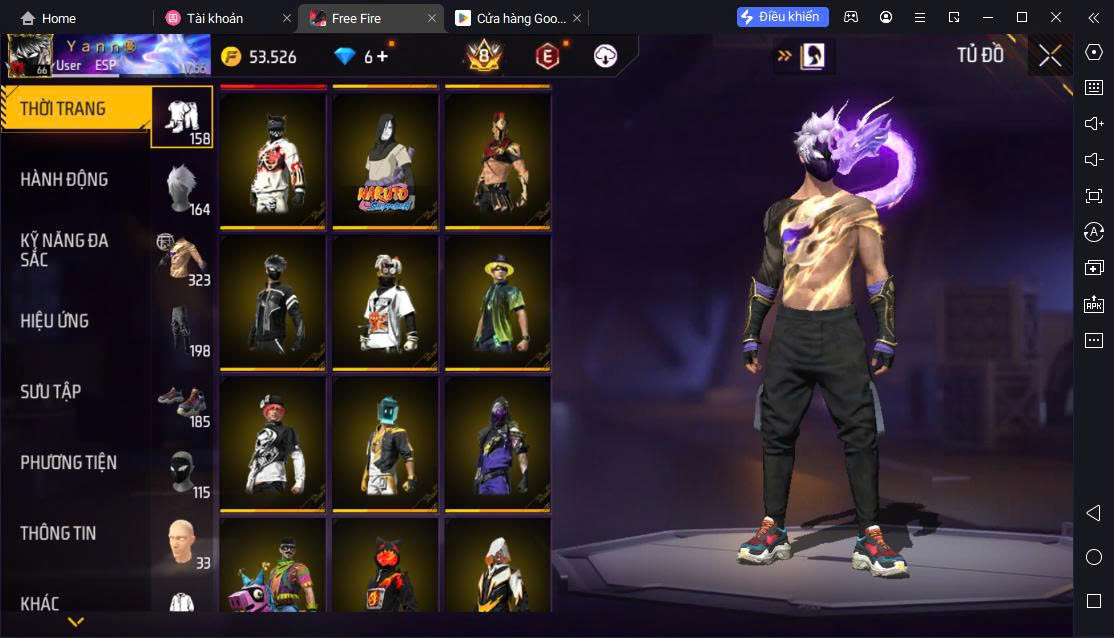Select the red and white oni-mask outfit
Screen dimensions: 1114x638
point(273,160)
